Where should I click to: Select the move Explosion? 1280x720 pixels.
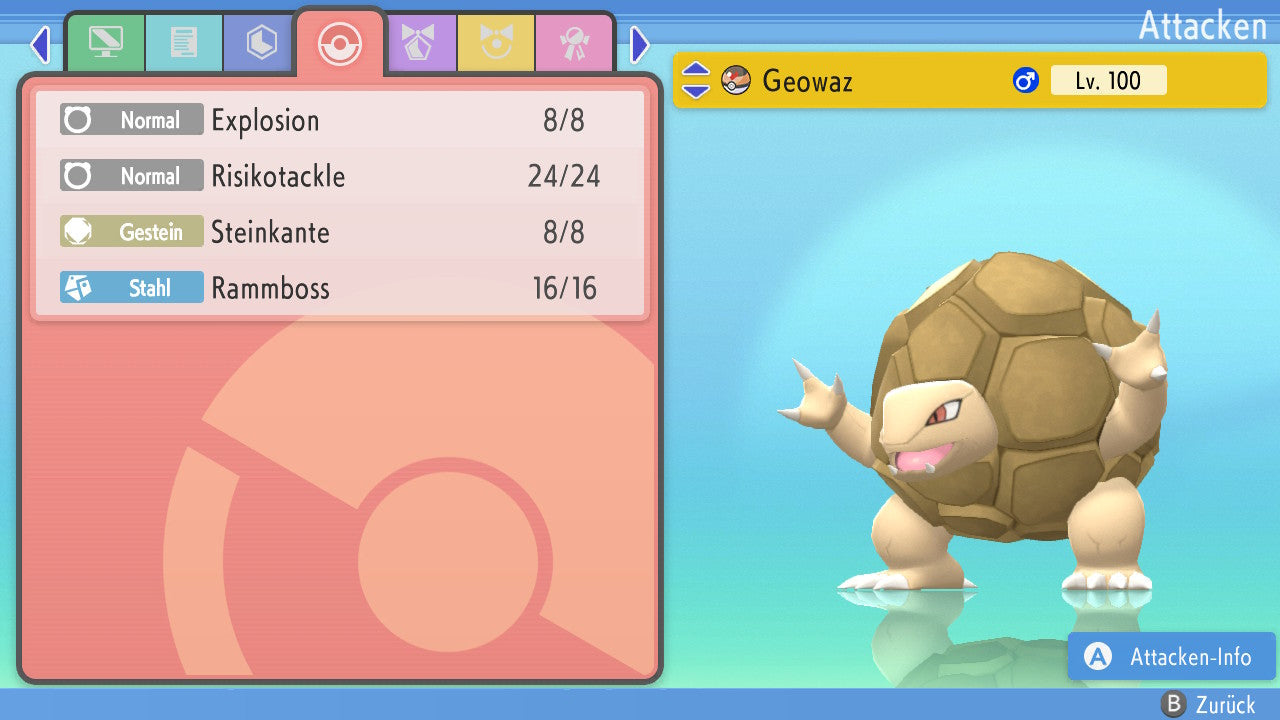340,121
